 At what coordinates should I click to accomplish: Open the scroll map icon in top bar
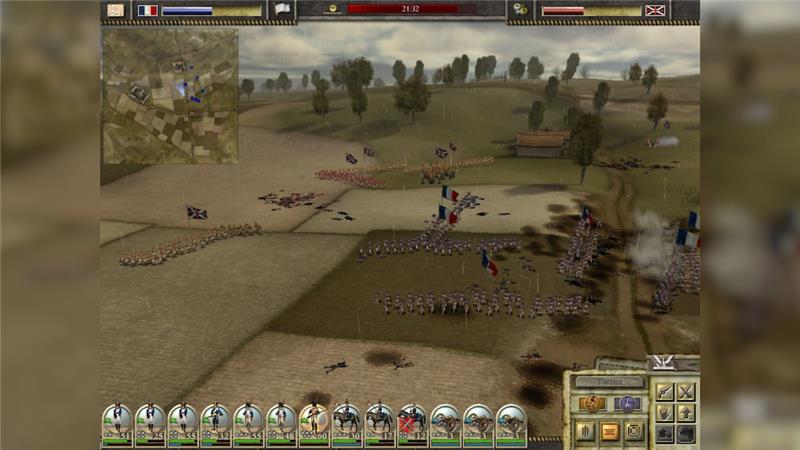(116, 10)
